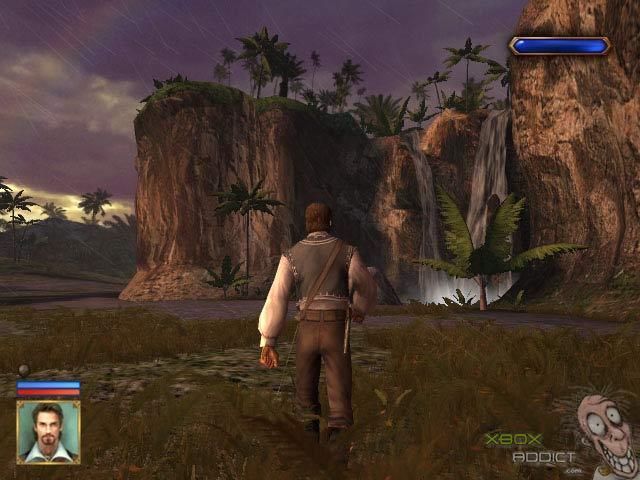Click the character portrait in the HUD

coord(48,432)
